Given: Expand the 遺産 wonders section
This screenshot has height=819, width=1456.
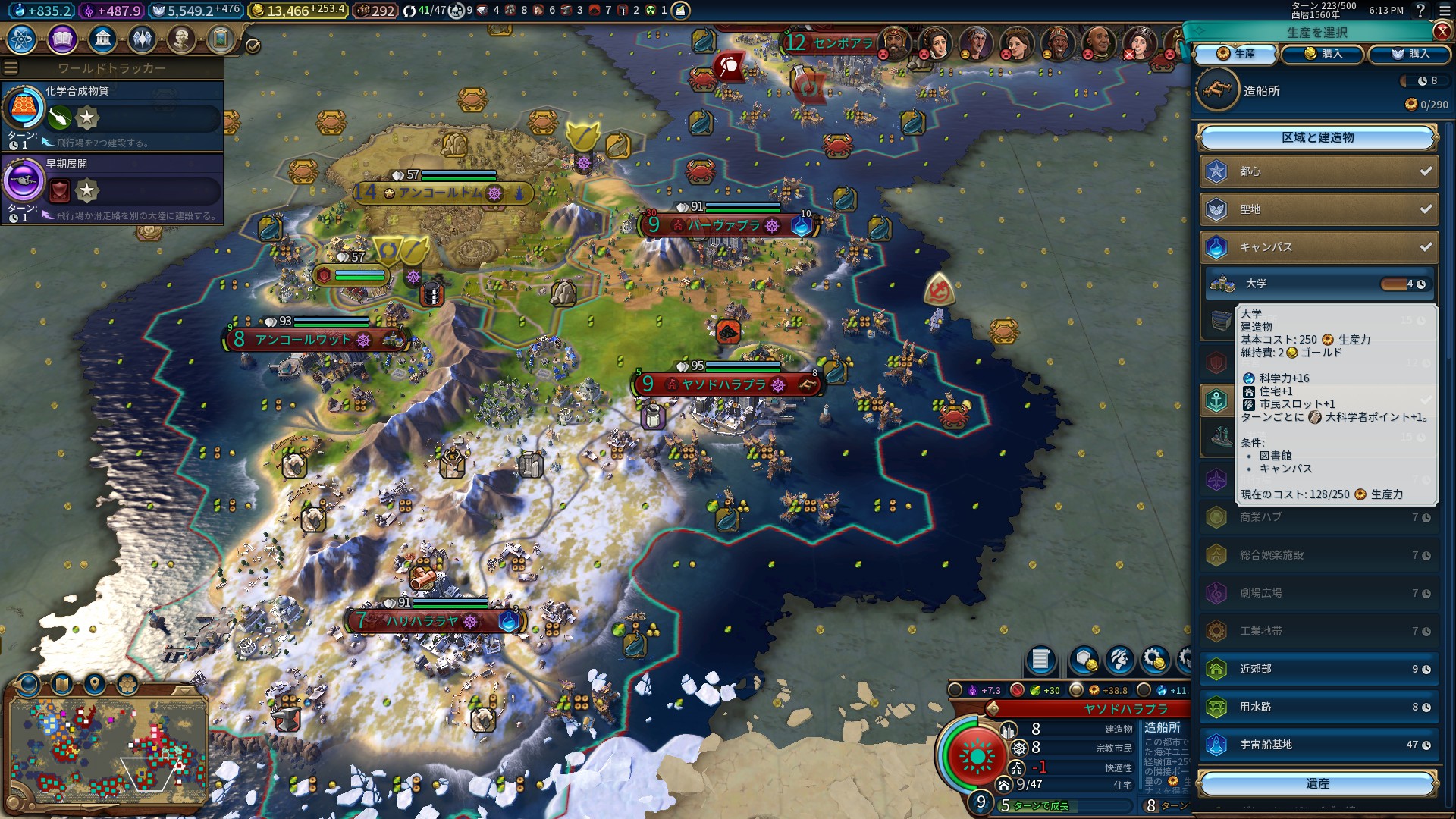Looking at the screenshot, I should (1317, 784).
